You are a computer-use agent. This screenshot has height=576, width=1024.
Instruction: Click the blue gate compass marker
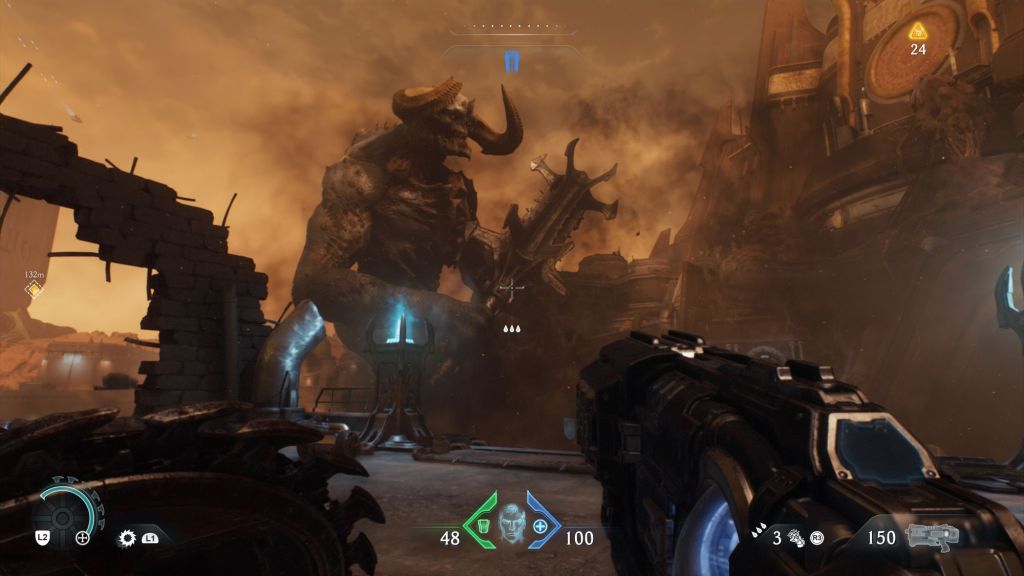click(512, 62)
